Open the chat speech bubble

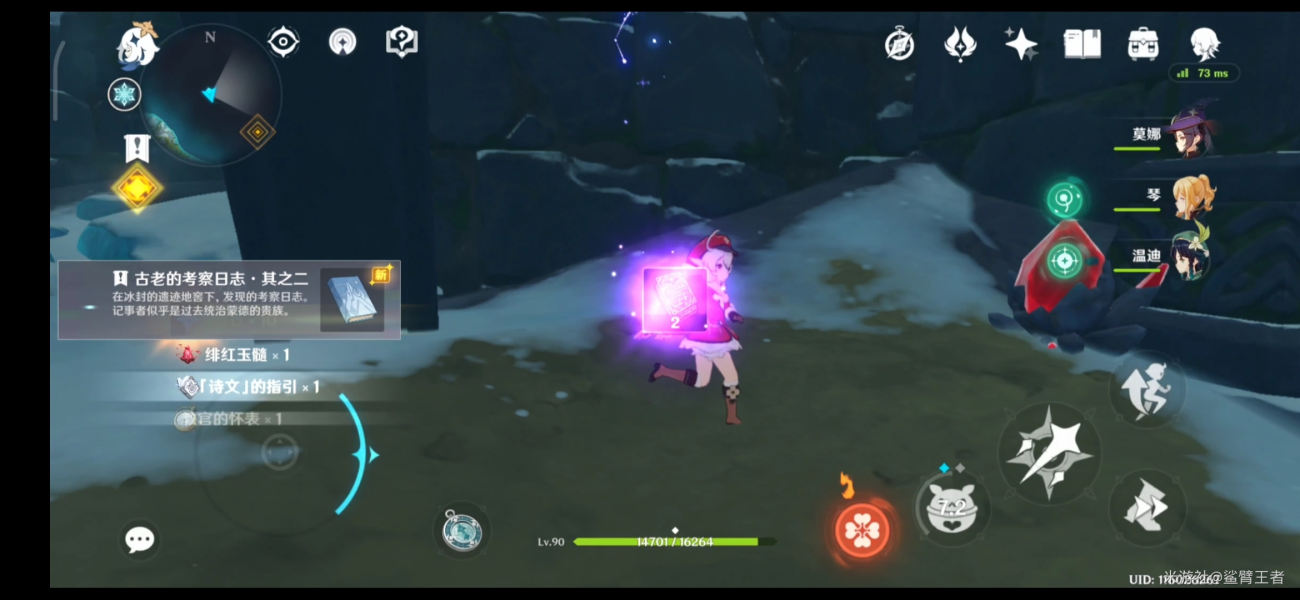click(x=139, y=540)
